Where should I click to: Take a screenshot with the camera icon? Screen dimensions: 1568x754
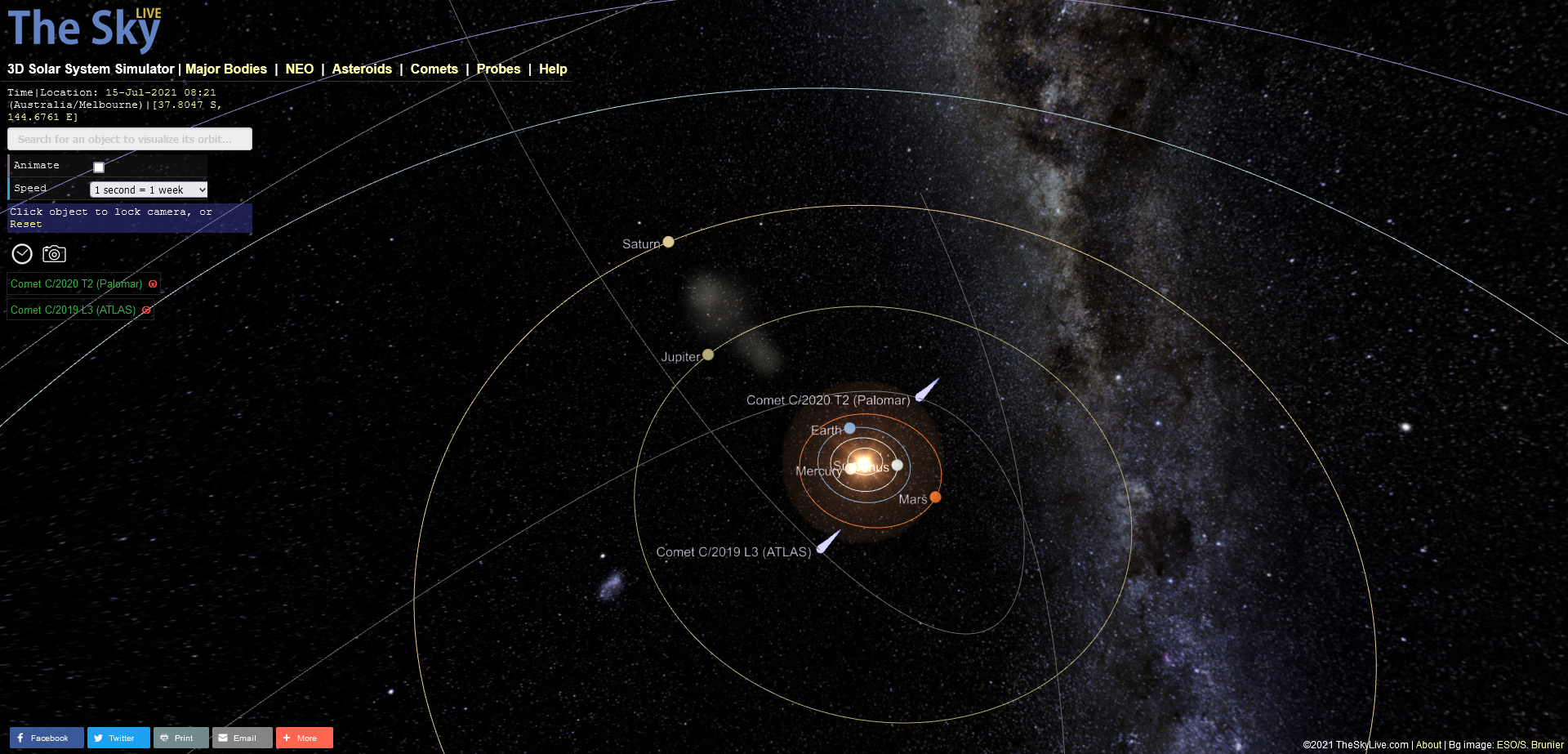53,254
